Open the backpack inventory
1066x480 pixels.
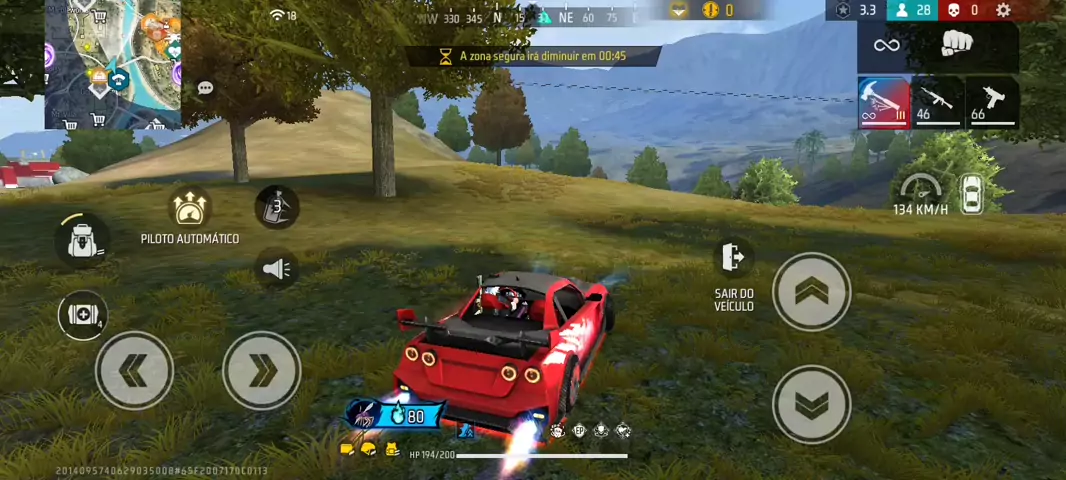pos(82,240)
